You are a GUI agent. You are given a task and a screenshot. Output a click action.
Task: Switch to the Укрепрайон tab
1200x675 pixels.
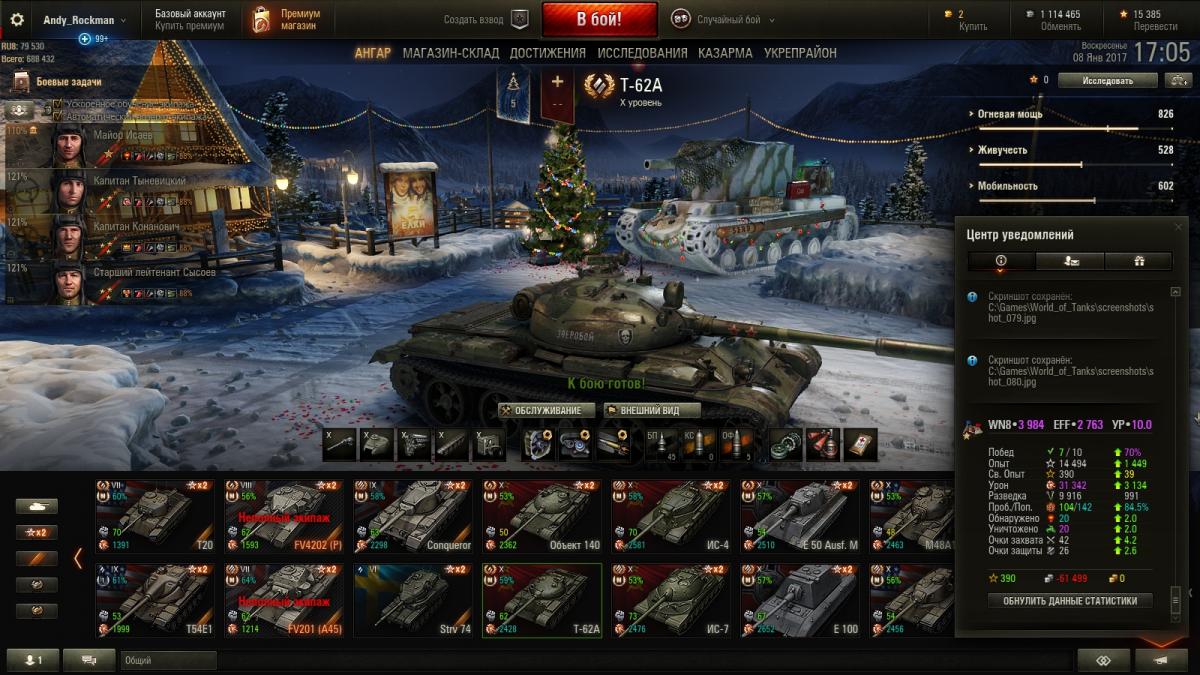800,53
